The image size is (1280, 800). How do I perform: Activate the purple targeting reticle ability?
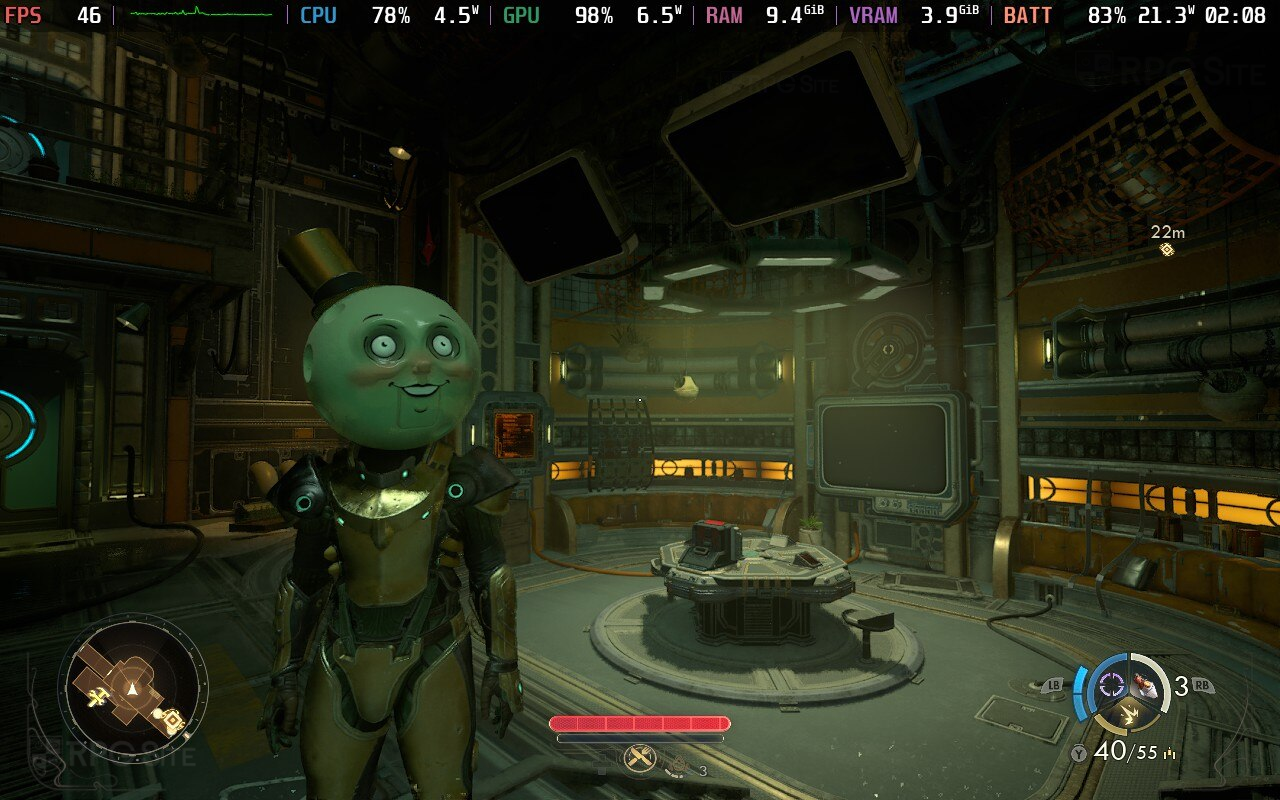click(x=1111, y=685)
